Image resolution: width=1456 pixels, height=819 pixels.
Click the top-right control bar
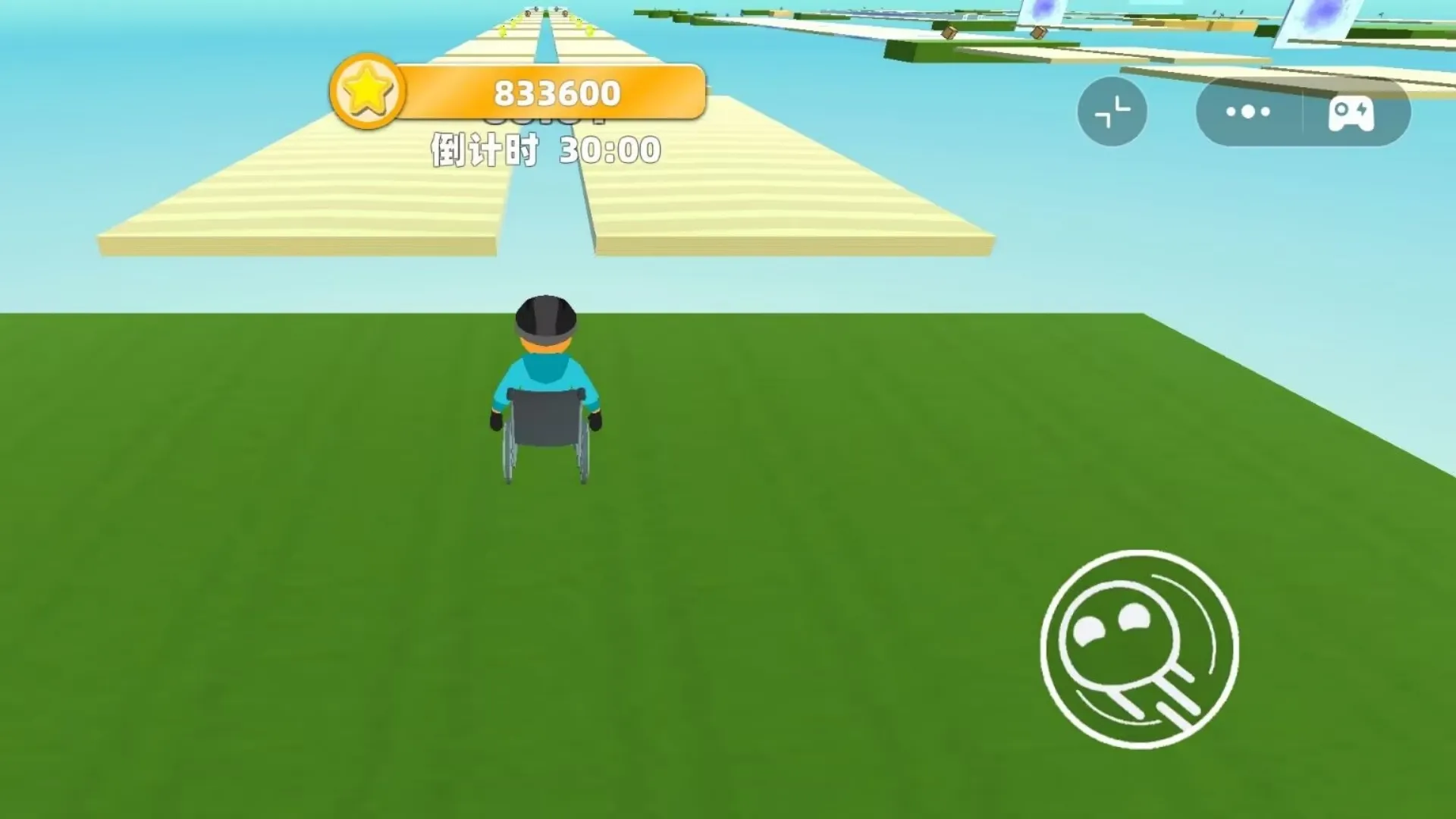[x=1301, y=111]
